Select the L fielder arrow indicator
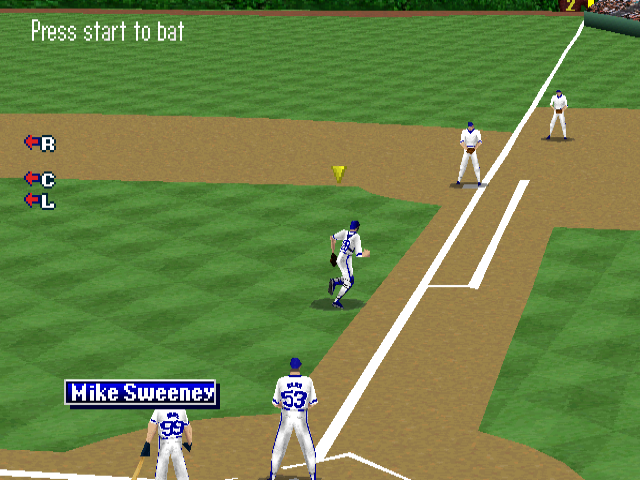 [39, 201]
